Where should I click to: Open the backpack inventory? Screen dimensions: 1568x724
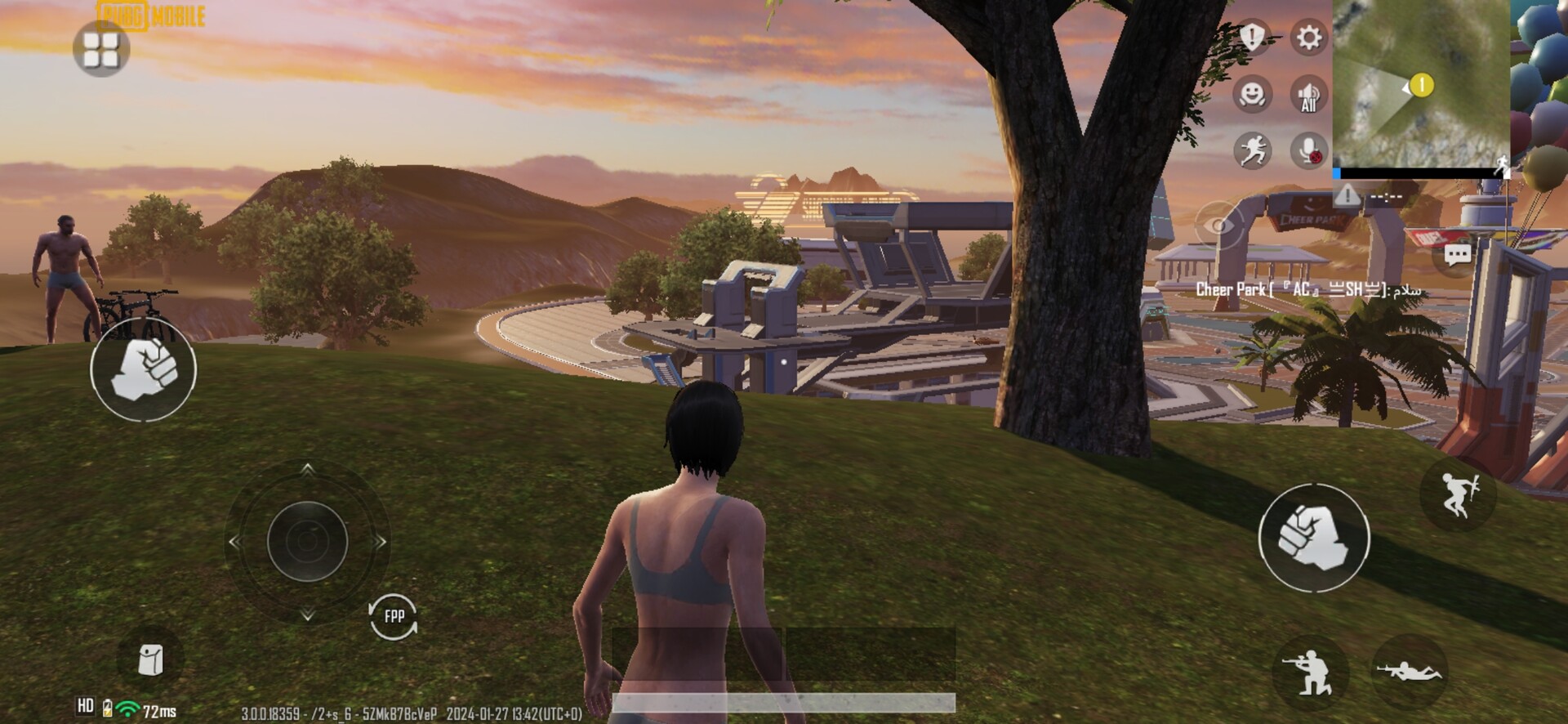(x=151, y=659)
